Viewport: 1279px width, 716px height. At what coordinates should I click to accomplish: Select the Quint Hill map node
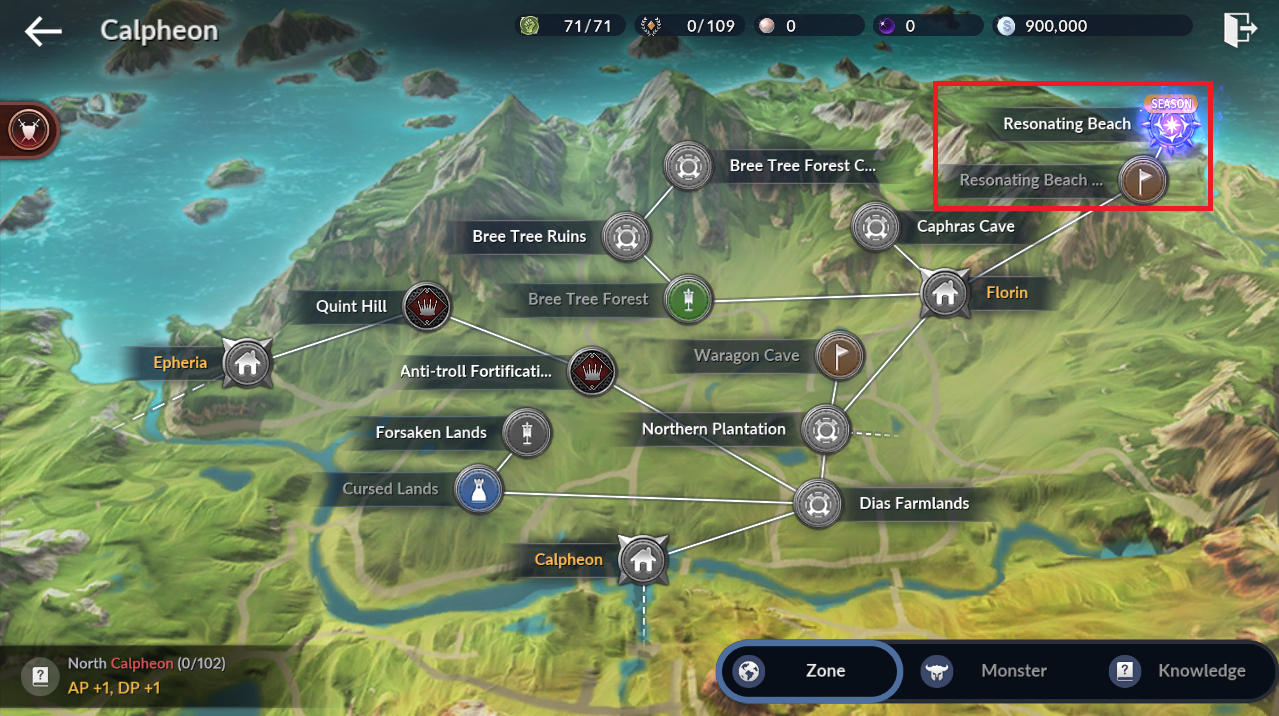pos(427,306)
